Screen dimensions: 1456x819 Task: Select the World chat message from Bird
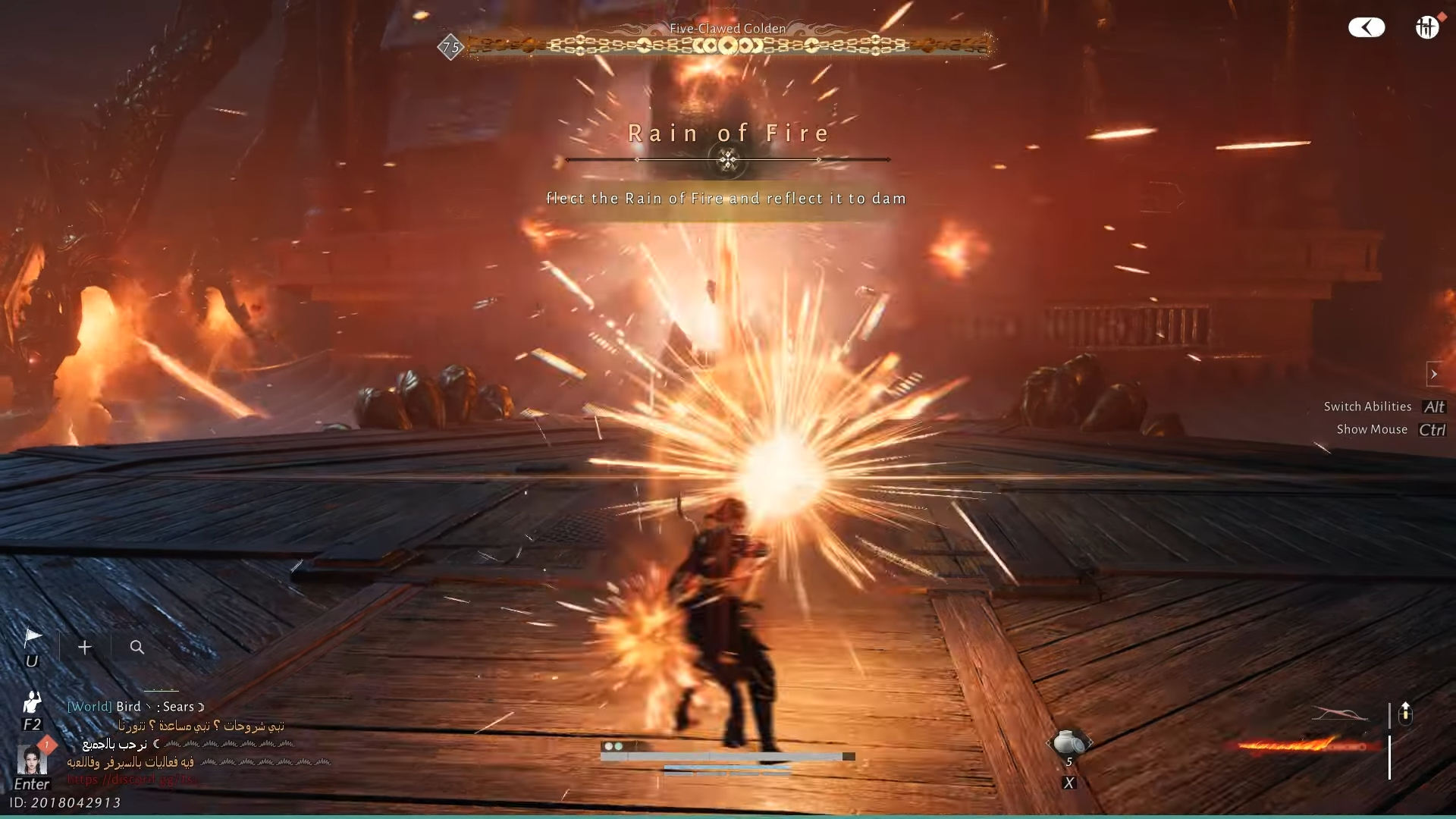point(136,707)
